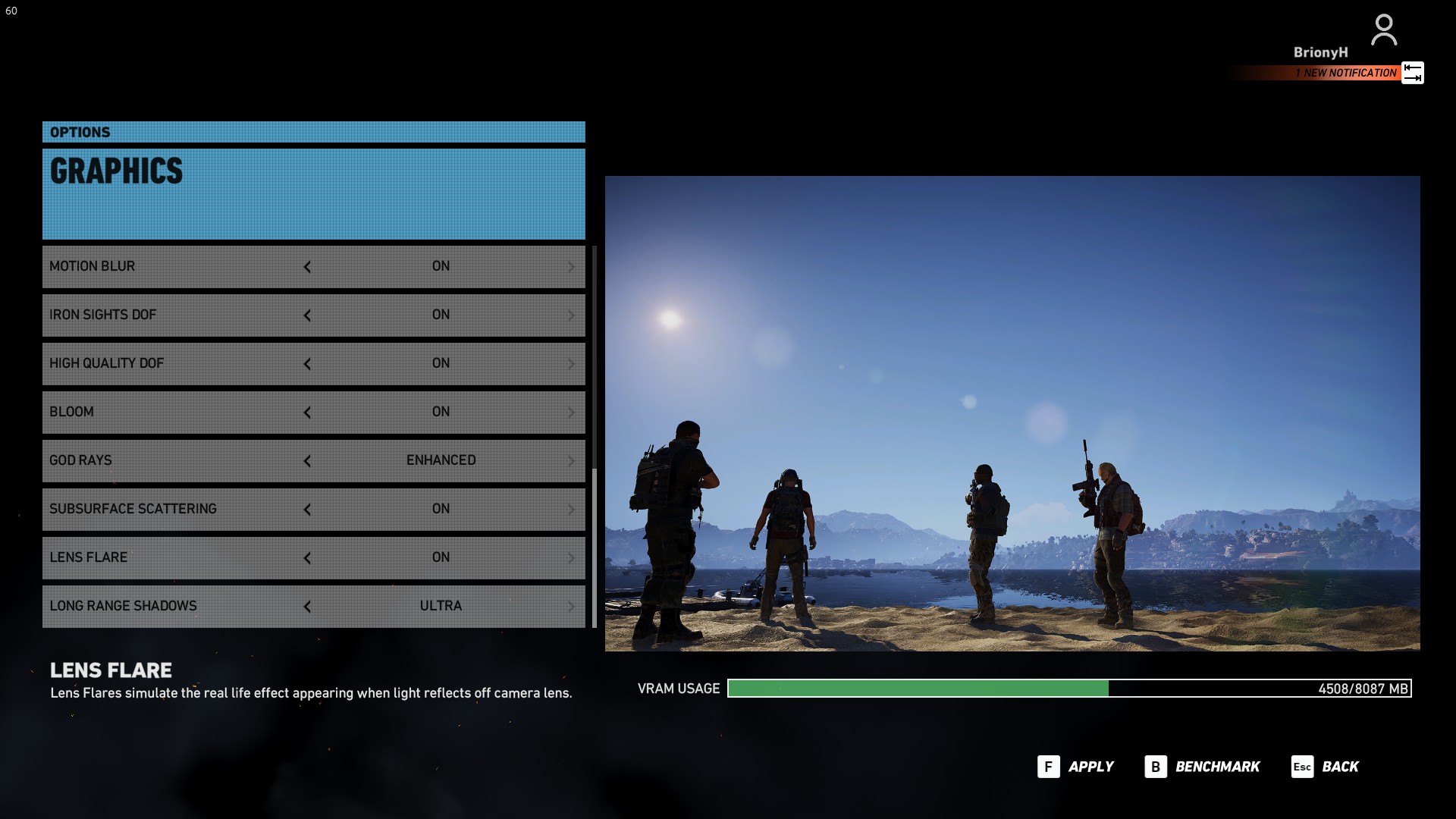Run the Benchmark
The width and height of the screenshot is (1456, 819).
tap(1203, 767)
